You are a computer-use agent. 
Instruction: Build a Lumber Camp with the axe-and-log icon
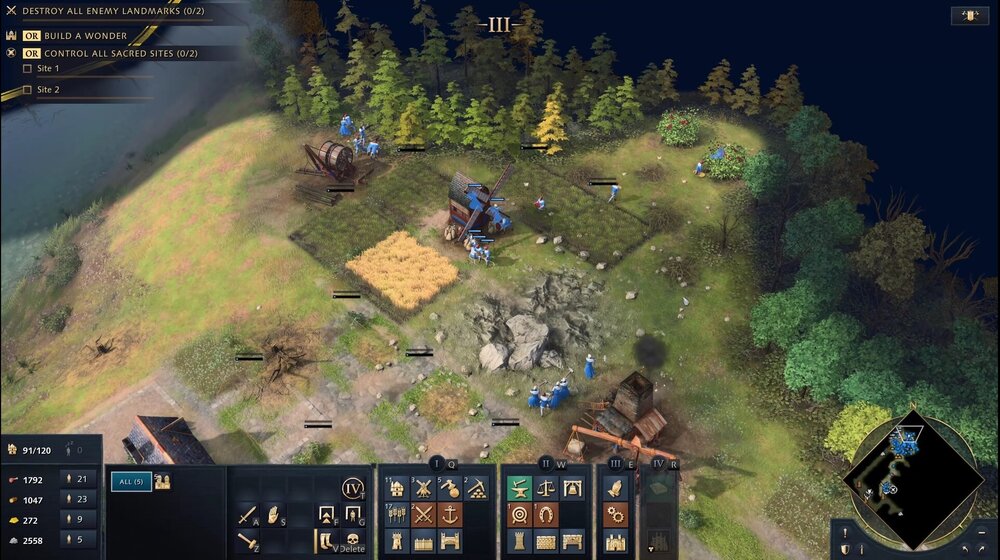(x=450, y=488)
